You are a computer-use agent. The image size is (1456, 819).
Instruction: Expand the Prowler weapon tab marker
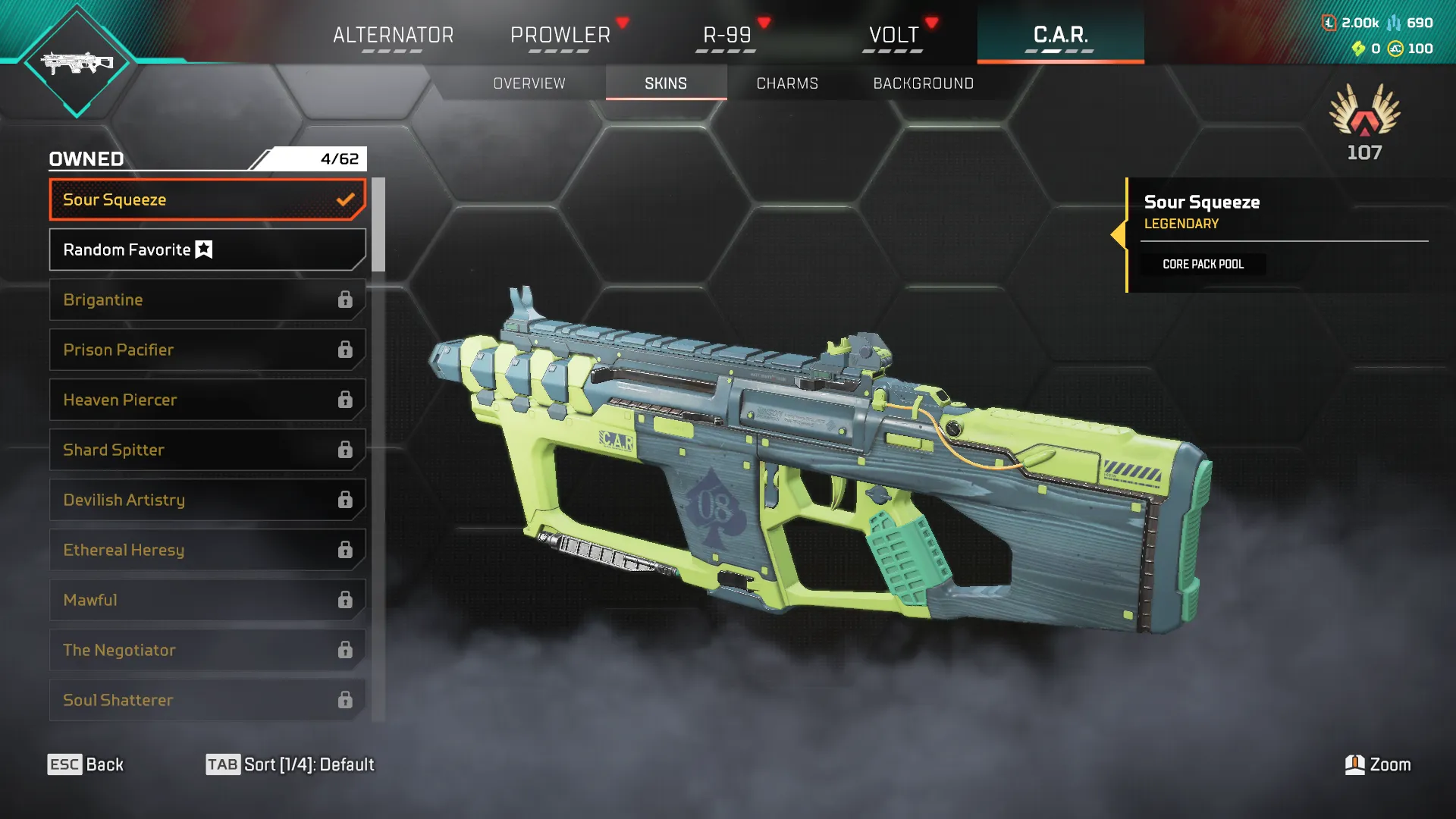click(x=623, y=23)
